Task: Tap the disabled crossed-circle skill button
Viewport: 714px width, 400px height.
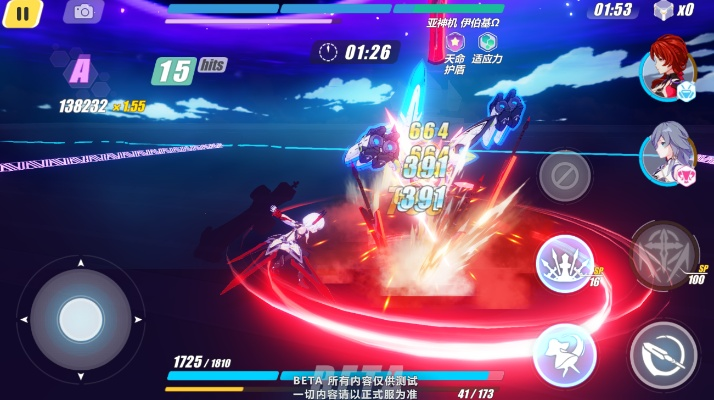Action: tap(565, 176)
